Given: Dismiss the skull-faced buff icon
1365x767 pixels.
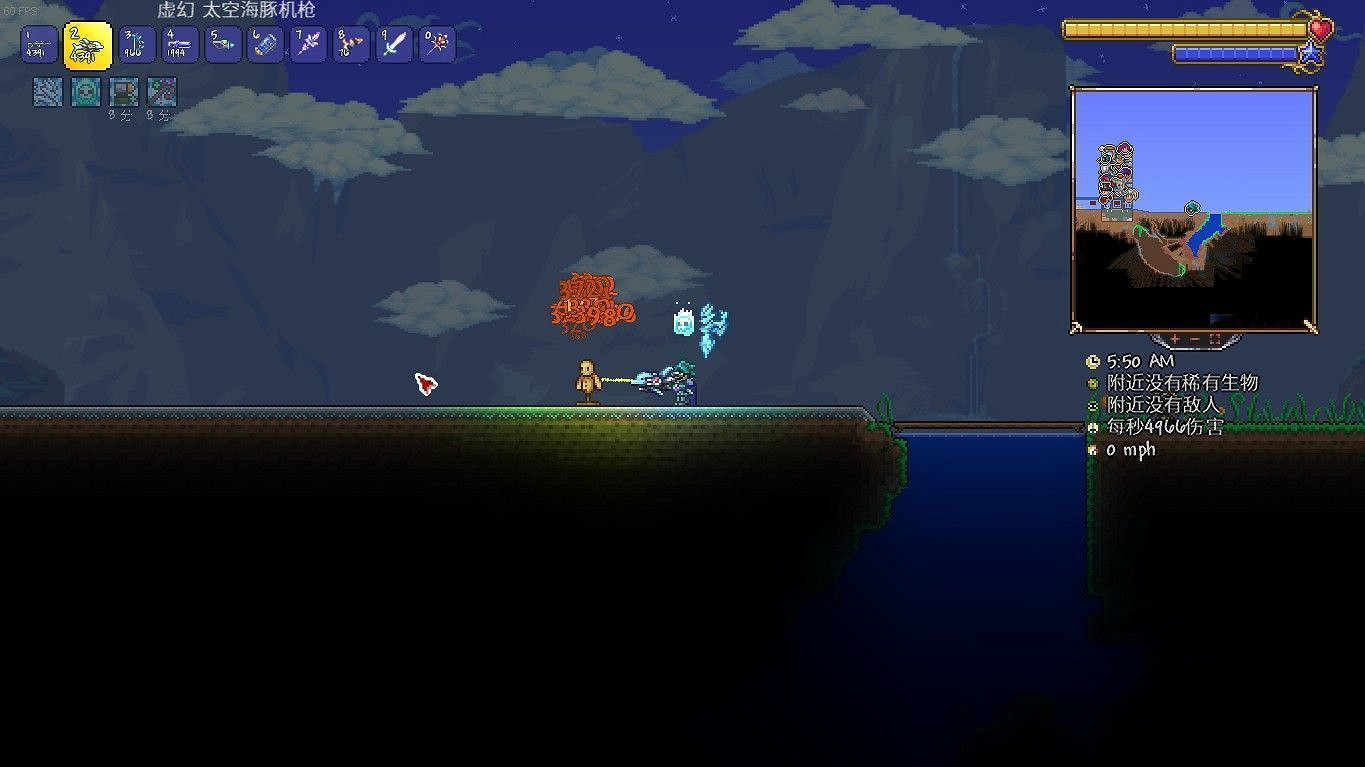Looking at the screenshot, I should click(x=85, y=92).
